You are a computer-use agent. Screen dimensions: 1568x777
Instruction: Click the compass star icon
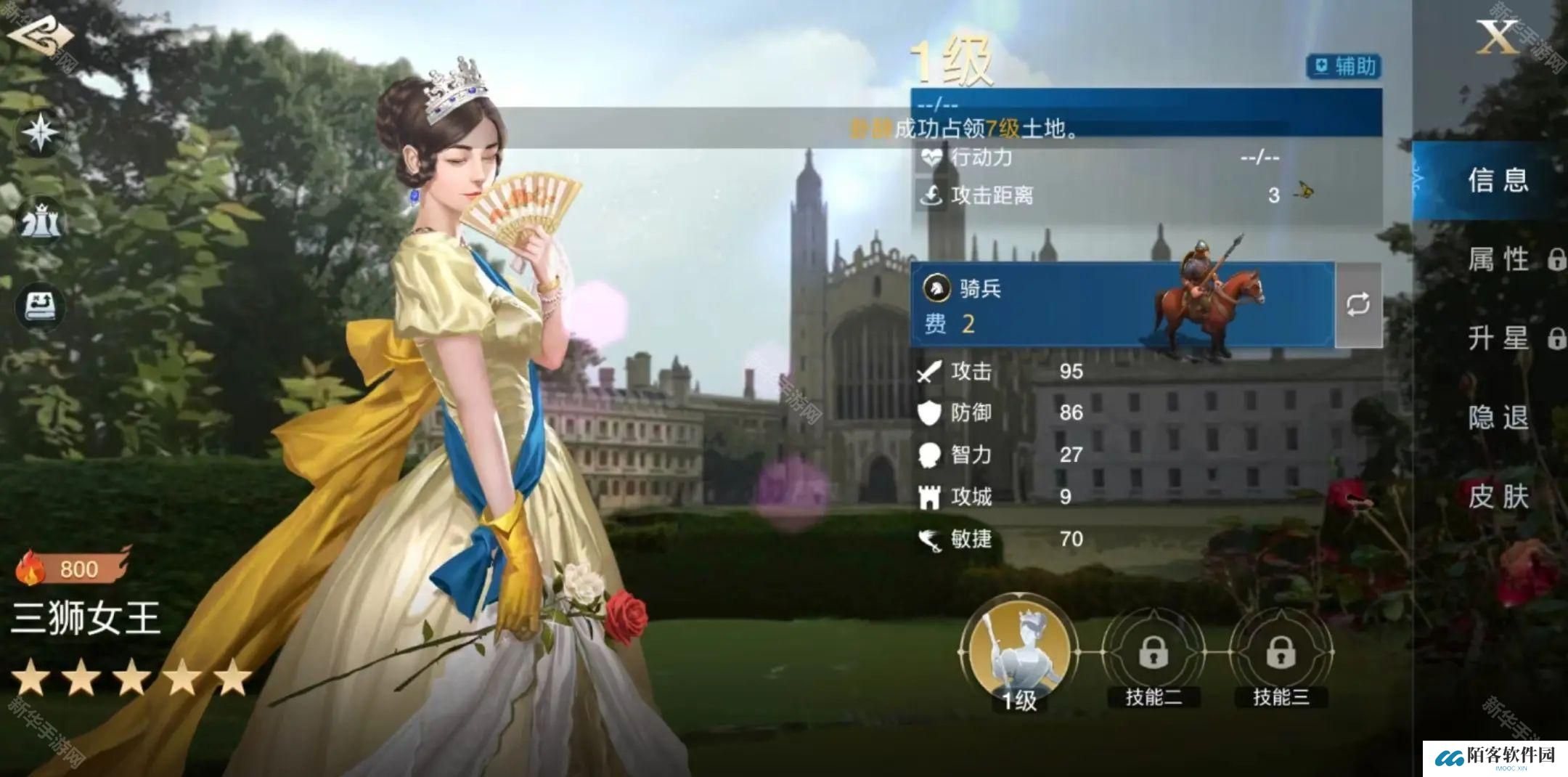pyautogui.click(x=41, y=132)
